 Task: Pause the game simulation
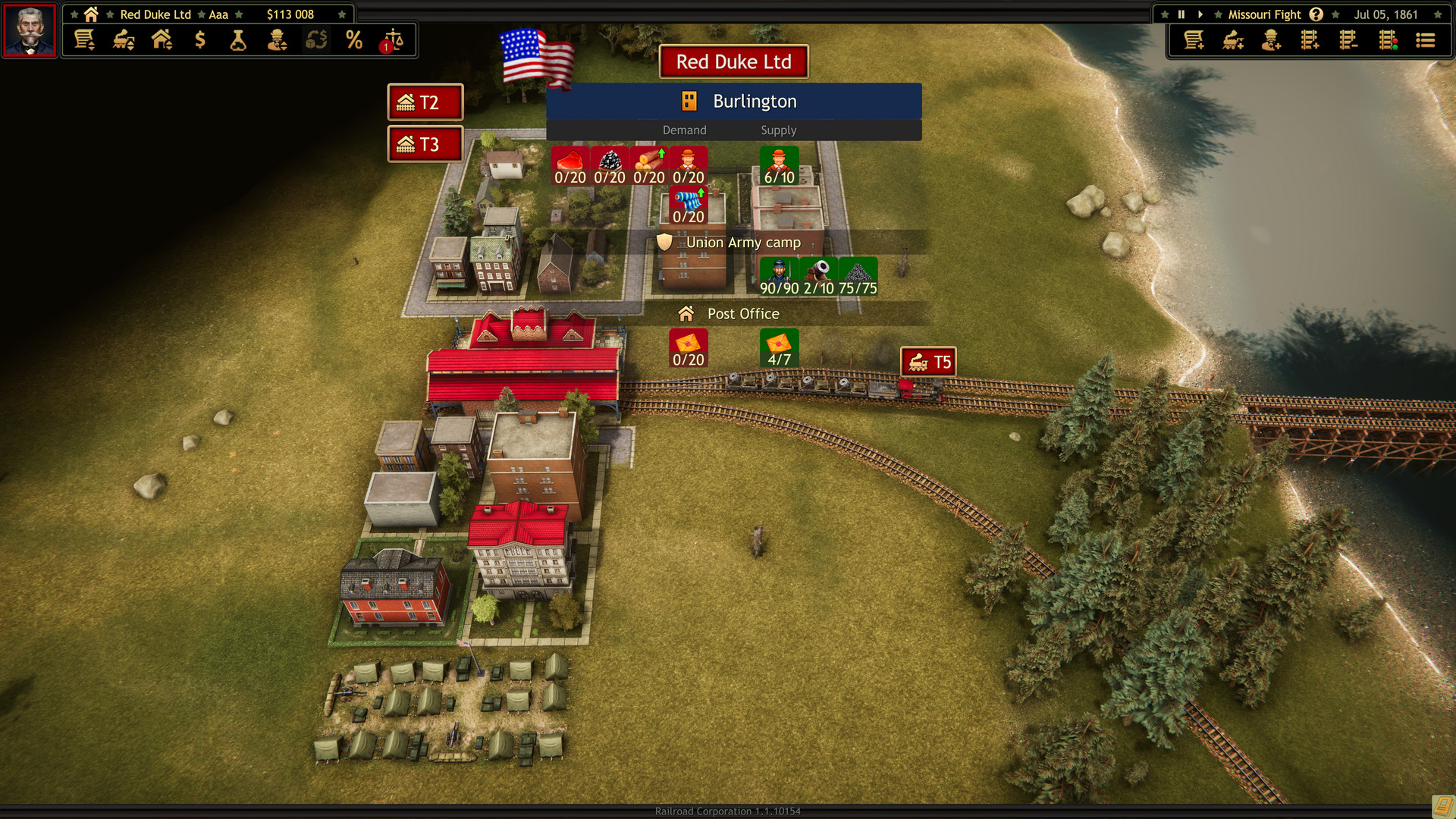[1181, 14]
